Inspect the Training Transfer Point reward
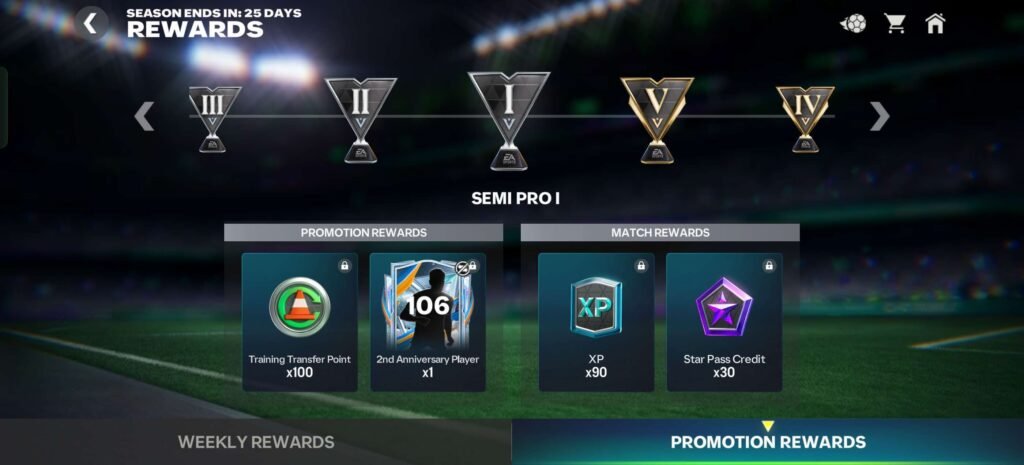 tap(300, 321)
